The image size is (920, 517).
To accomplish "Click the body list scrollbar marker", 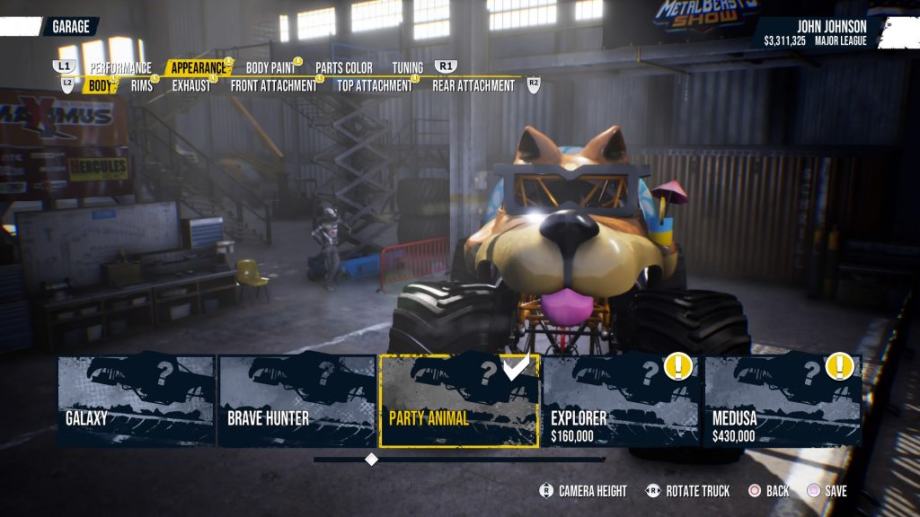I will 371,459.
